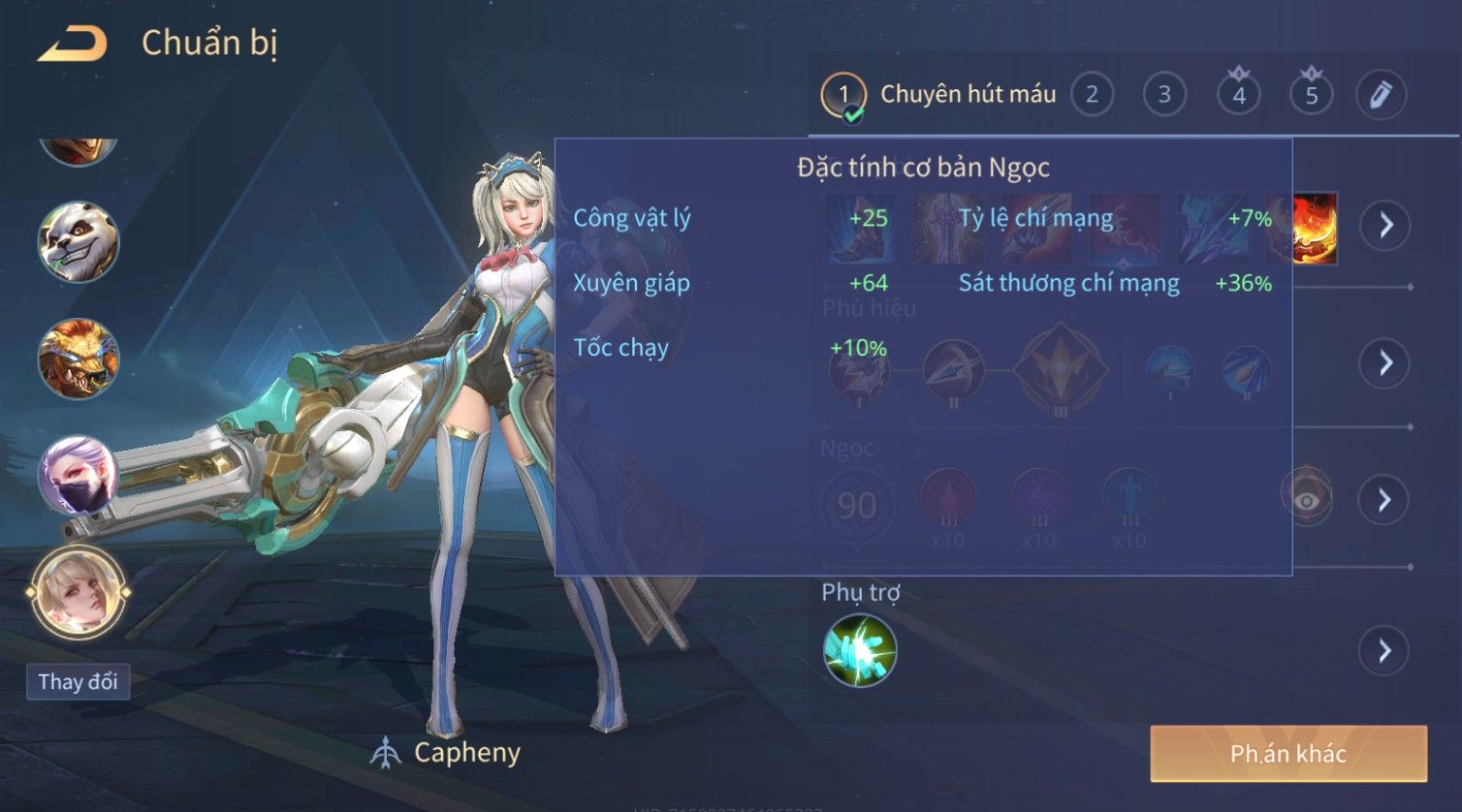Toggle the eye icon for Ngọc stats
The height and width of the screenshot is (812, 1462).
pos(1306,499)
